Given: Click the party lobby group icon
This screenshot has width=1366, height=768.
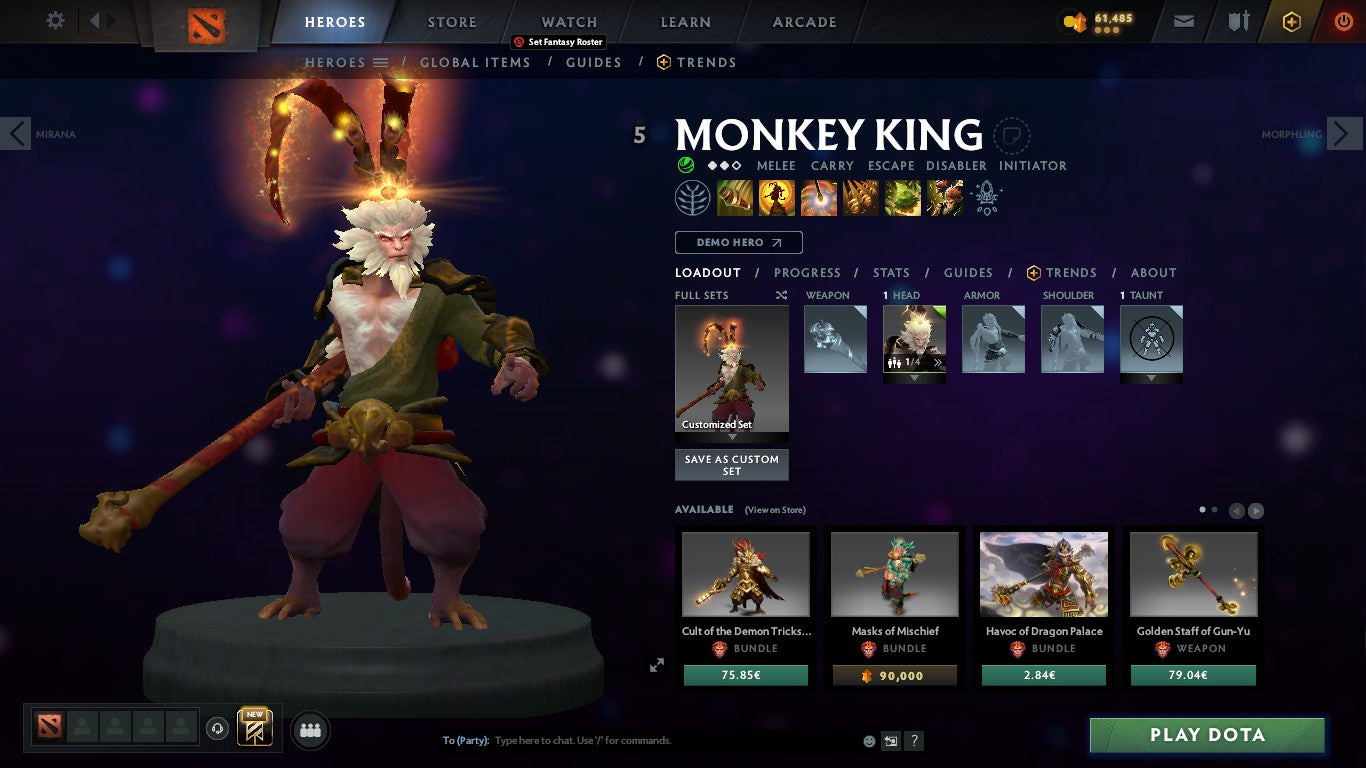Looking at the screenshot, I should [x=310, y=730].
